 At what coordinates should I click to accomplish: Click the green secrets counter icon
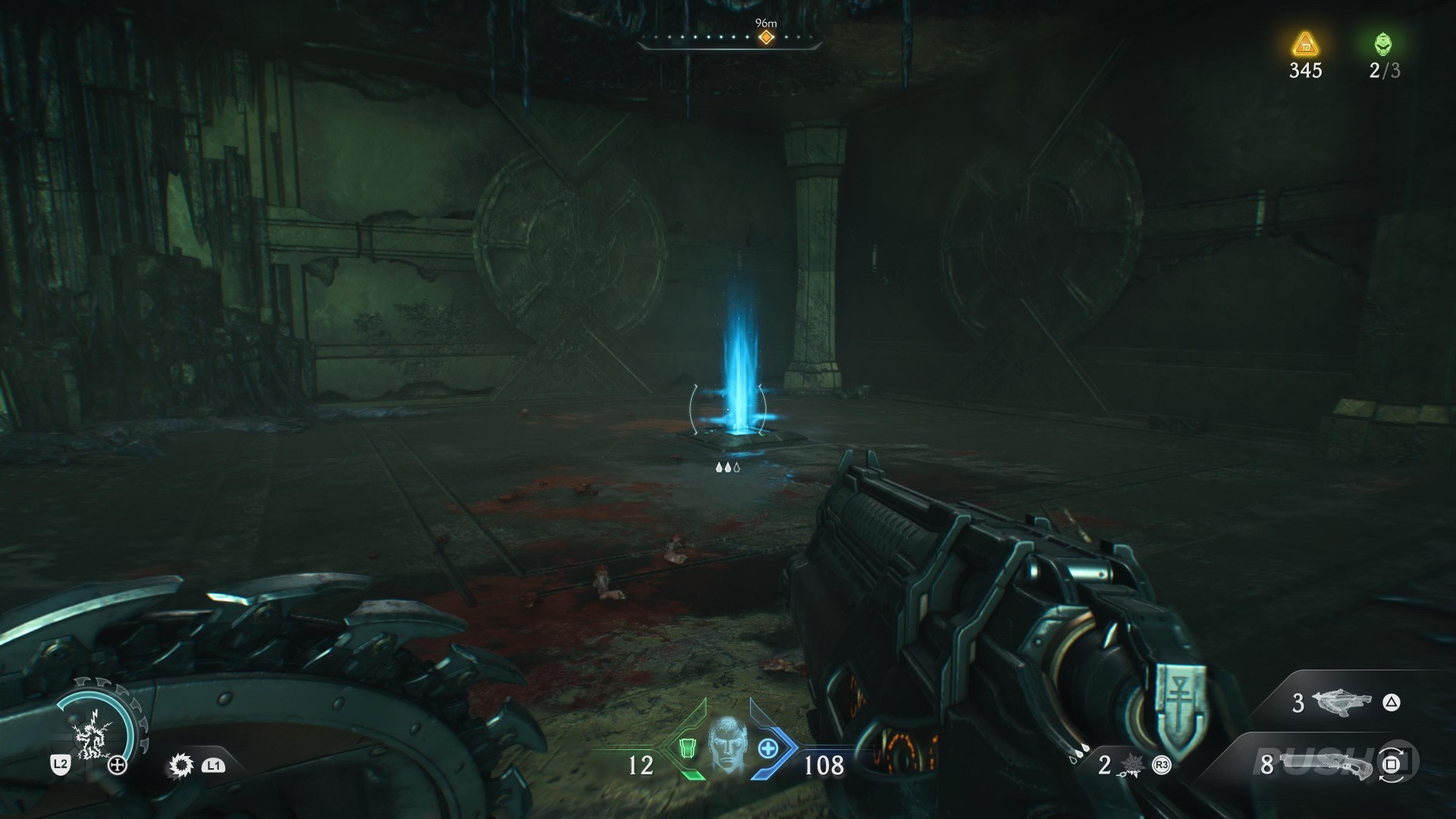click(x=1383, y=44)
